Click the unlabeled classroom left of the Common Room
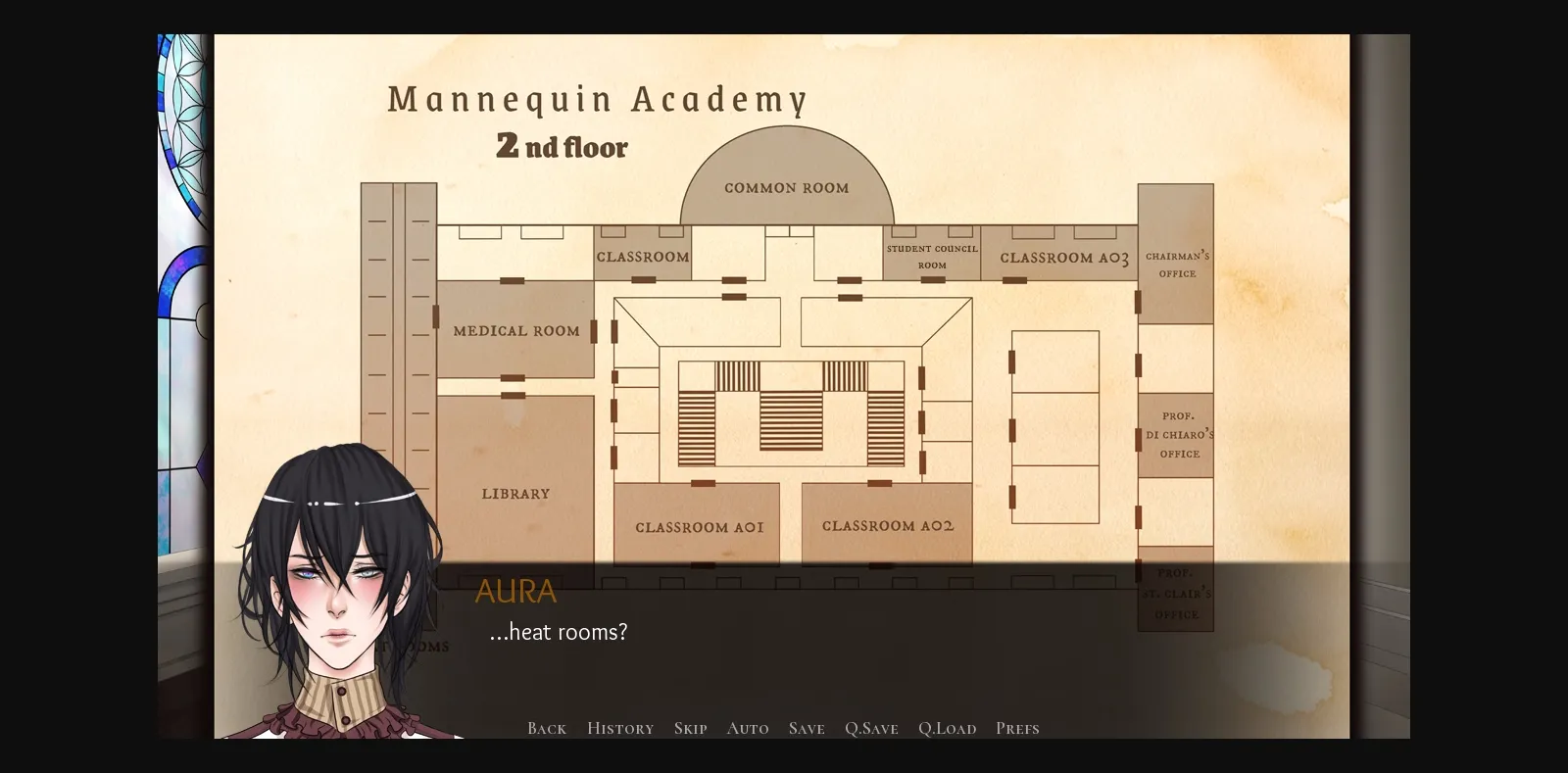1568x773 pixels. click(x=643, y=256)
